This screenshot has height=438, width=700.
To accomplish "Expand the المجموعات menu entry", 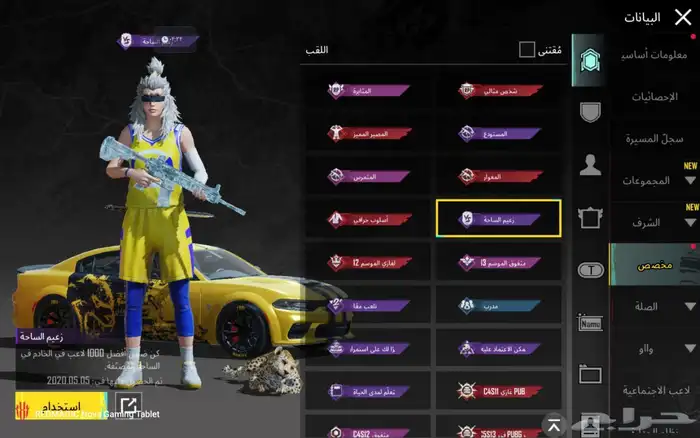I will click(655, 181).
